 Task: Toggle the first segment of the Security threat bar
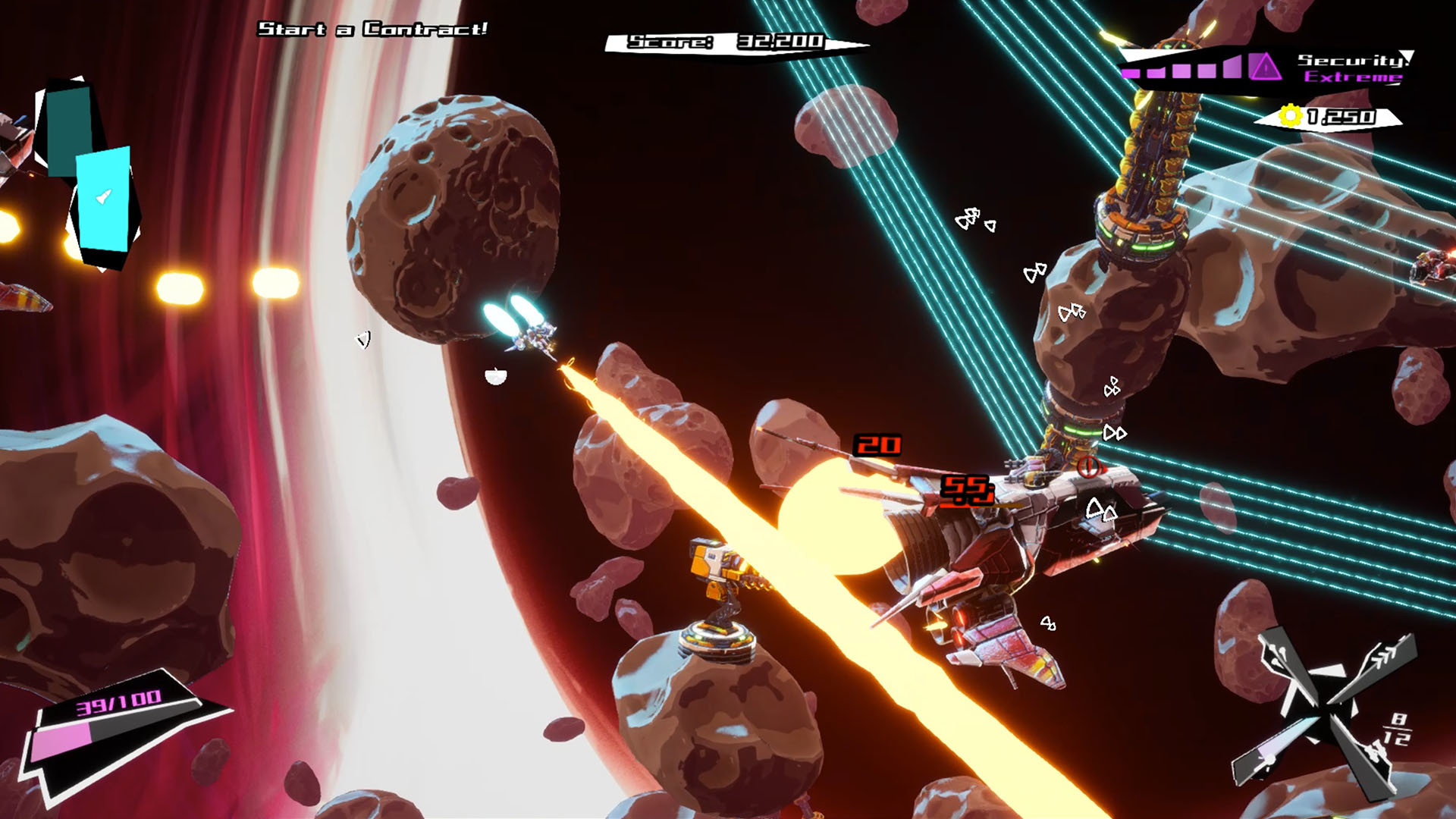1131,72
